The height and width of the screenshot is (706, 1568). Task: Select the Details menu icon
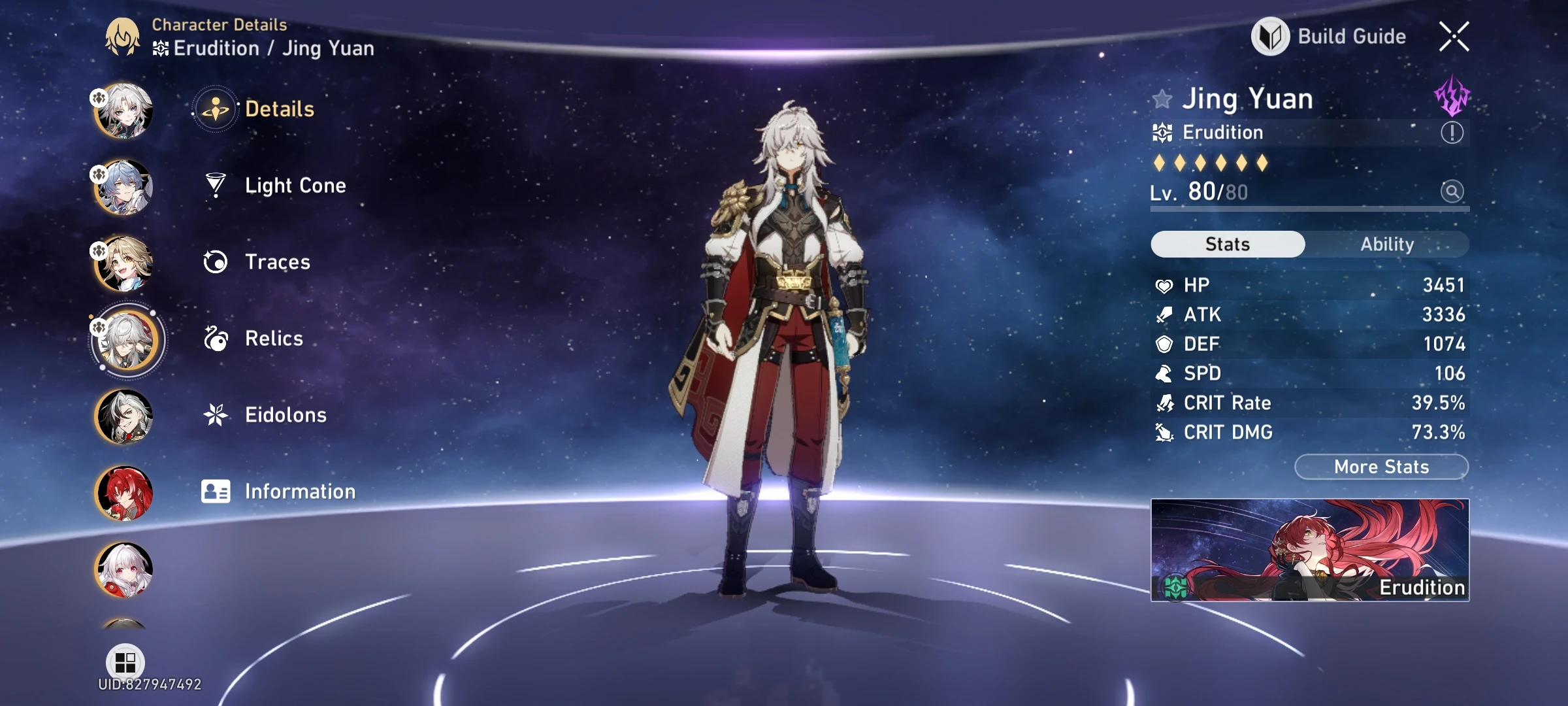tap(216, 109)
